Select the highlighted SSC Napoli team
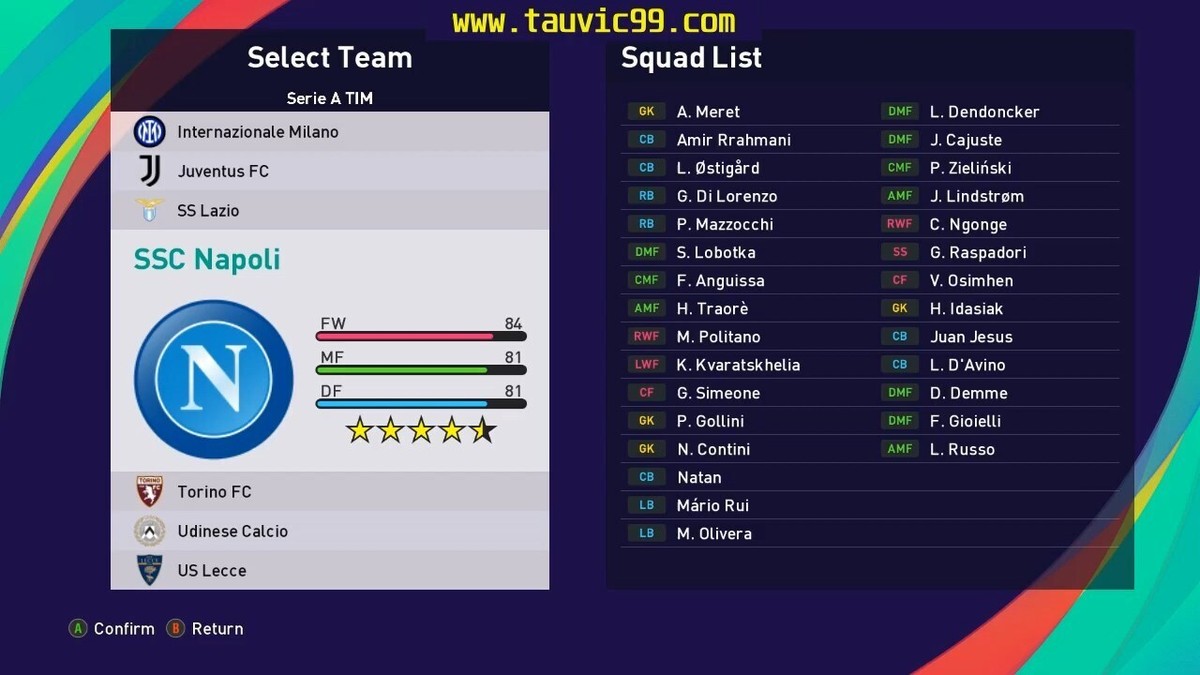The image size is (1200, 675). pos(207,260)
